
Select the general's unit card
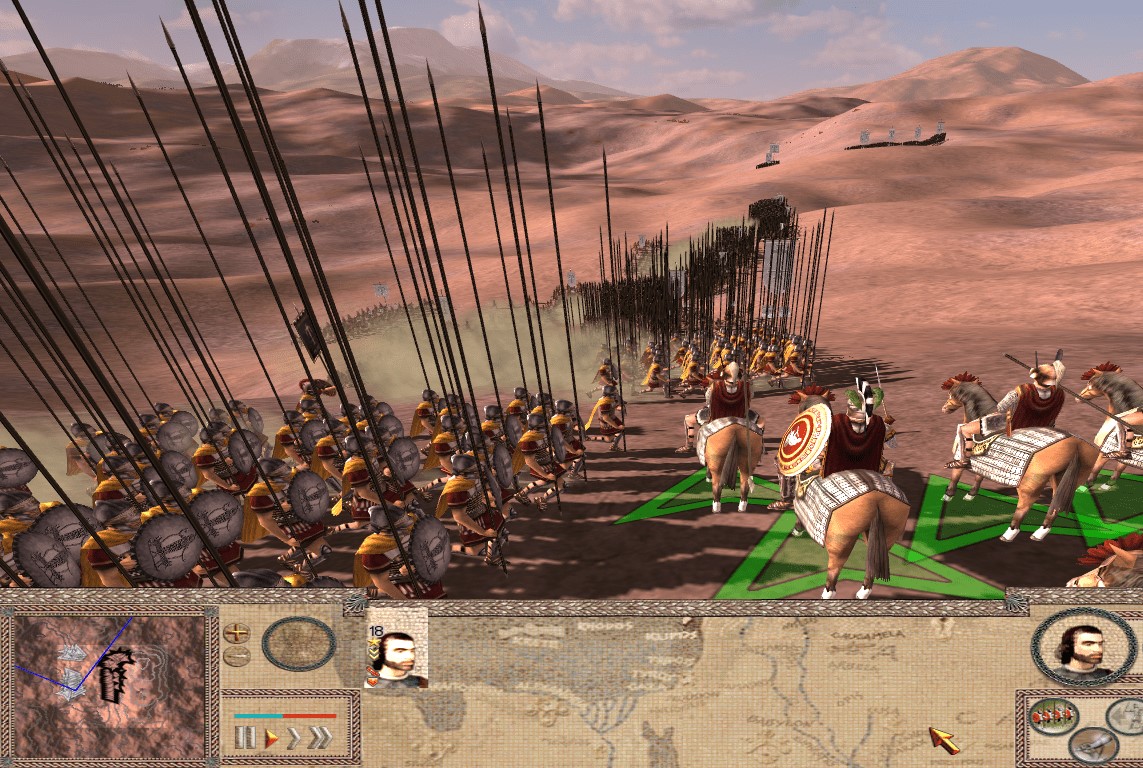(396, 648)
